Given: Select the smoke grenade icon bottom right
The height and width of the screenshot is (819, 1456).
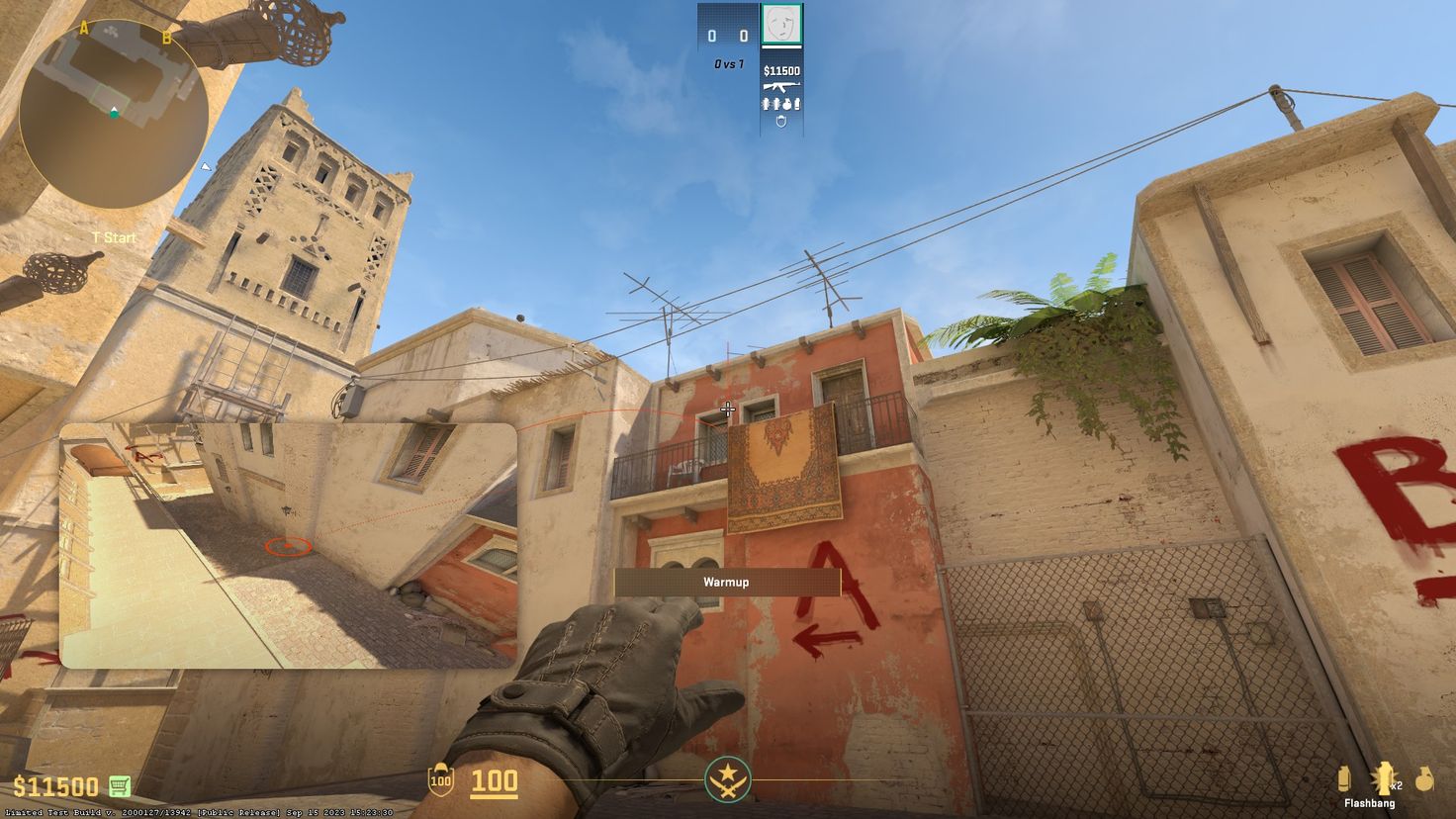Looking at the screenshot, I should click(1344, 778).
